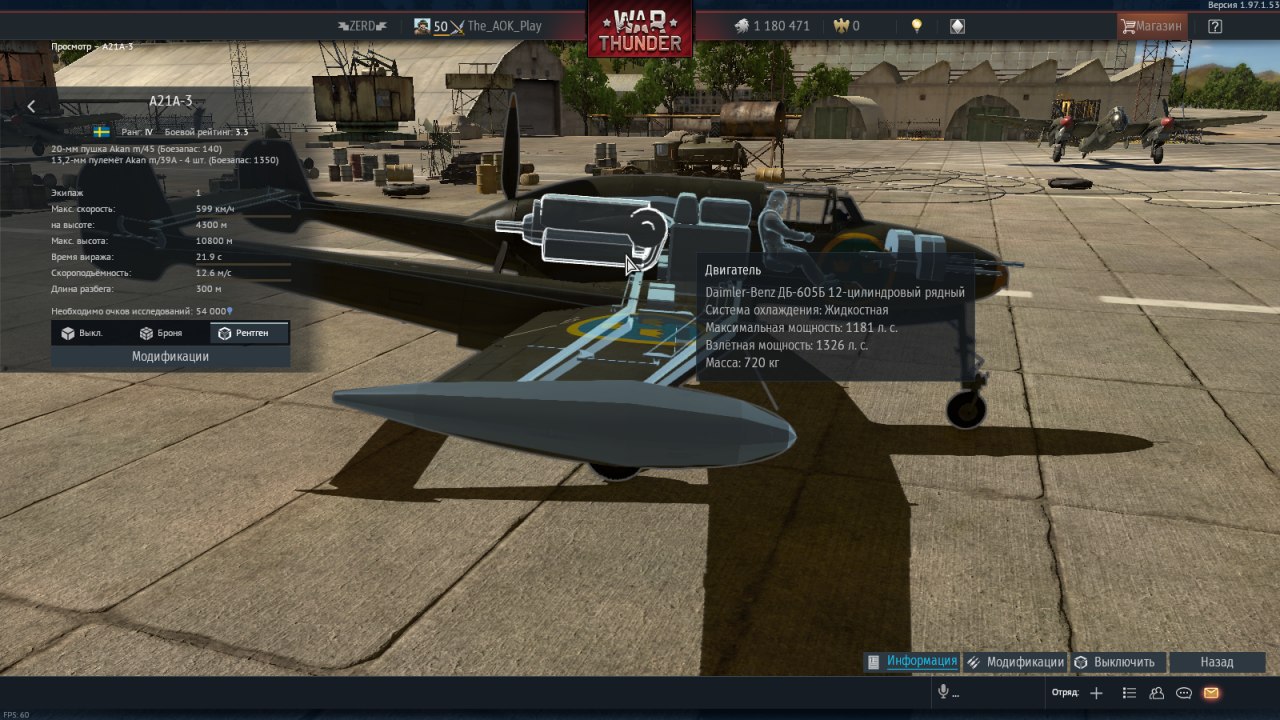Open the Магазин shop
The width and height of the screenshot is (1280, 720).
click(1152, 26)
